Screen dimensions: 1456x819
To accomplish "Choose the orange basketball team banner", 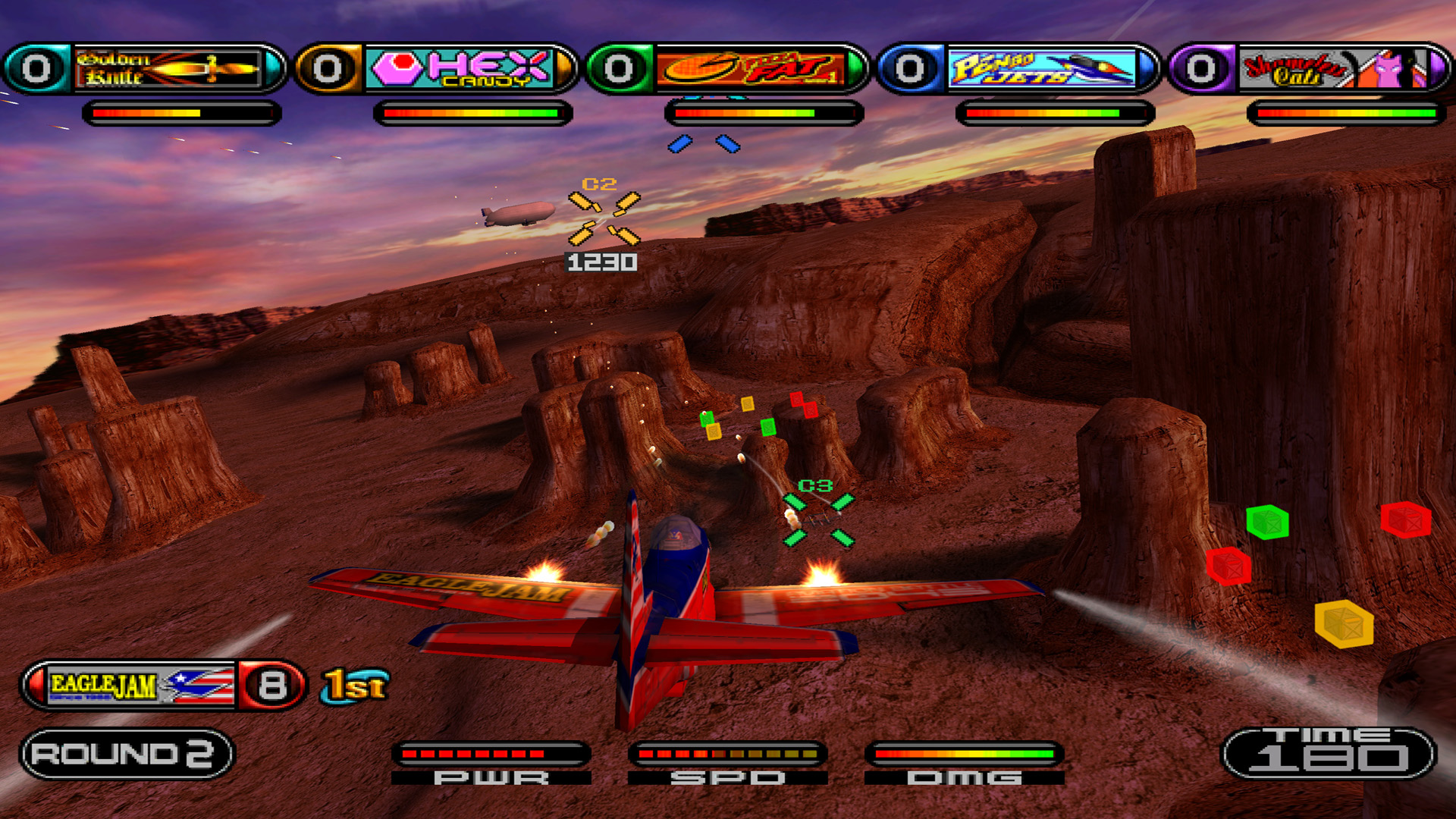I will tap(751, 69).
